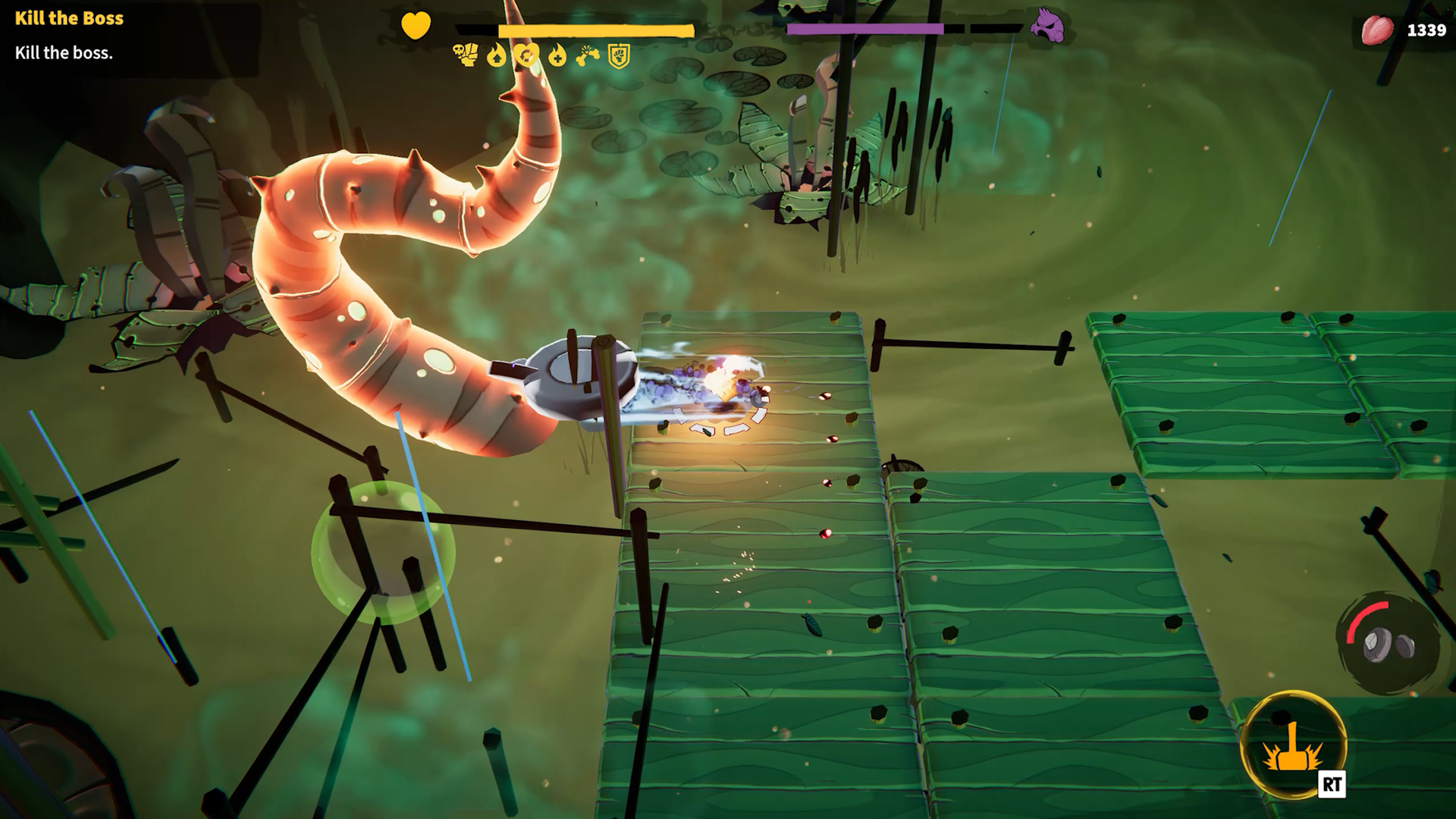Inspect the breaking bone buff icon

(588, 55)
